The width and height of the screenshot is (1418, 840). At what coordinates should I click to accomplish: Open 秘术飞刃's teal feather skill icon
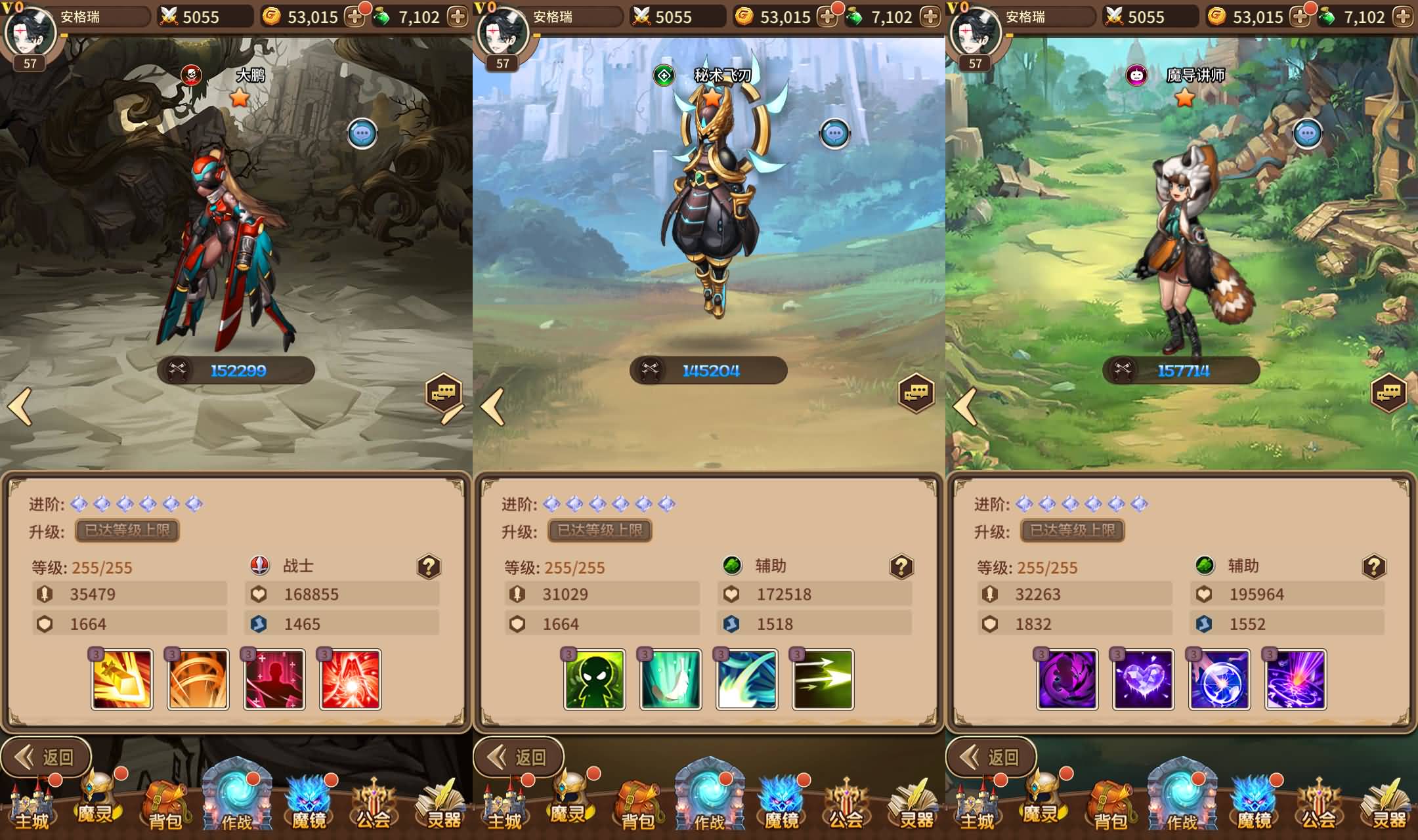(x=671, y=680)
